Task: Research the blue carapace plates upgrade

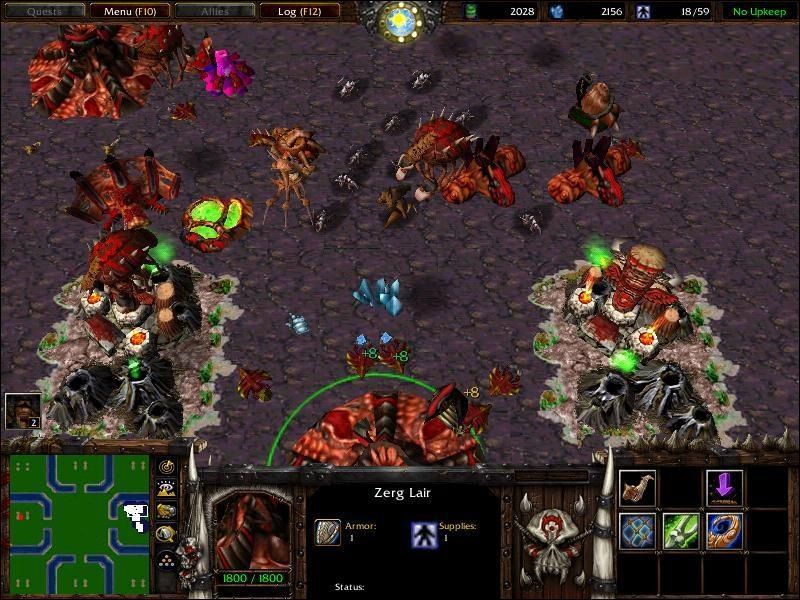Action: (637, 531)
